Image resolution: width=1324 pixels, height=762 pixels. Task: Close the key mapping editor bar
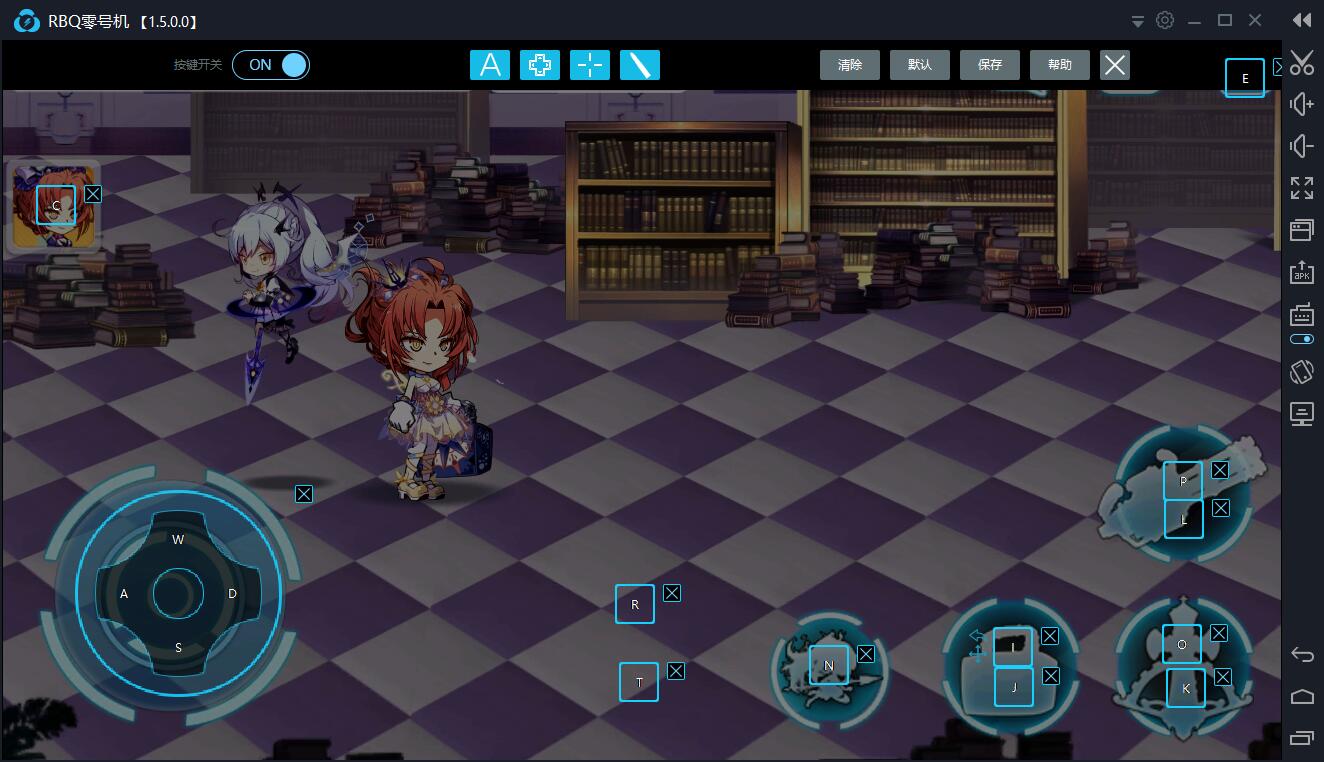pyautogui.click(x=1115, y=65)
